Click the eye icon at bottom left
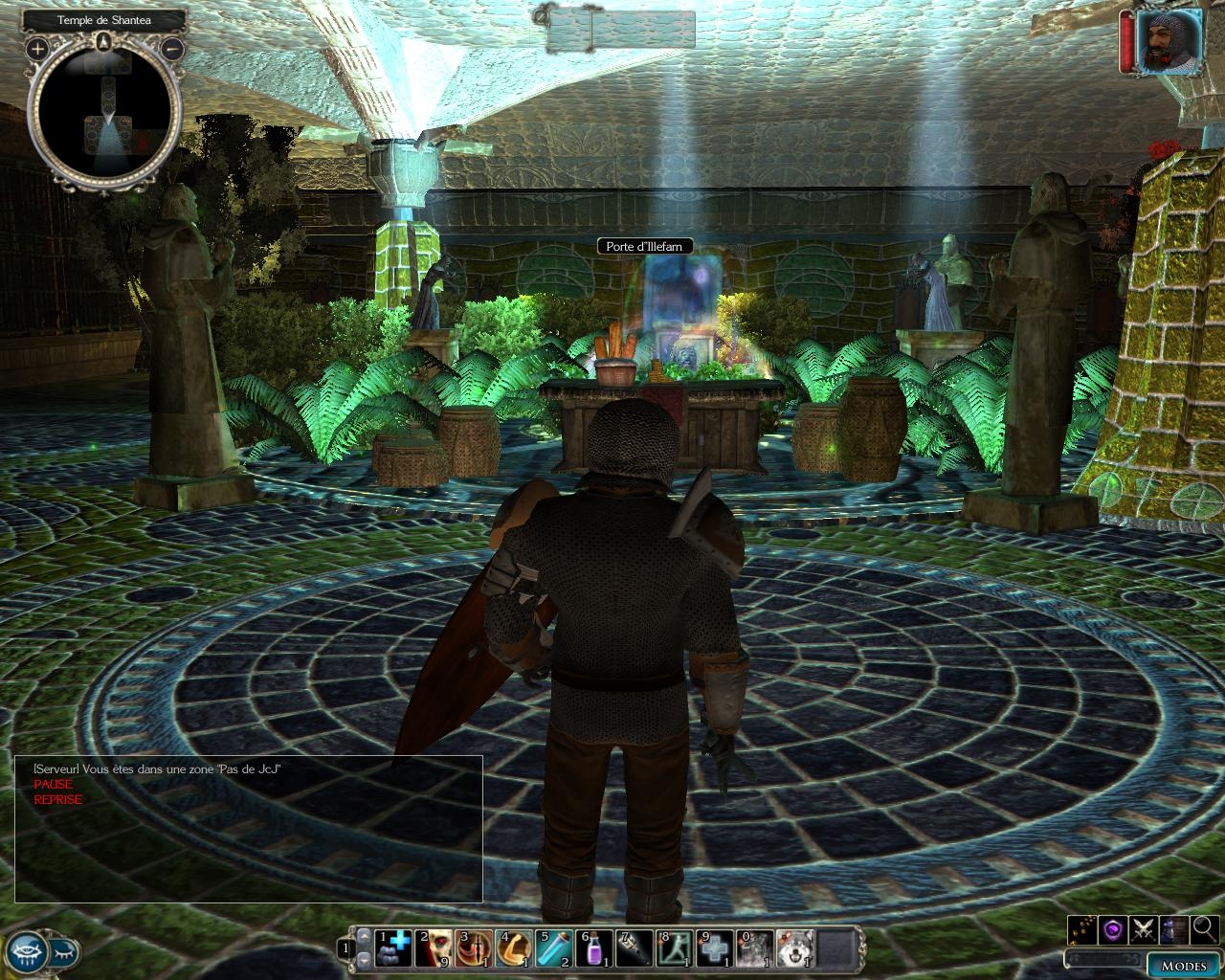The height and width of the screenshot is (980, 1225). point(29,951)
